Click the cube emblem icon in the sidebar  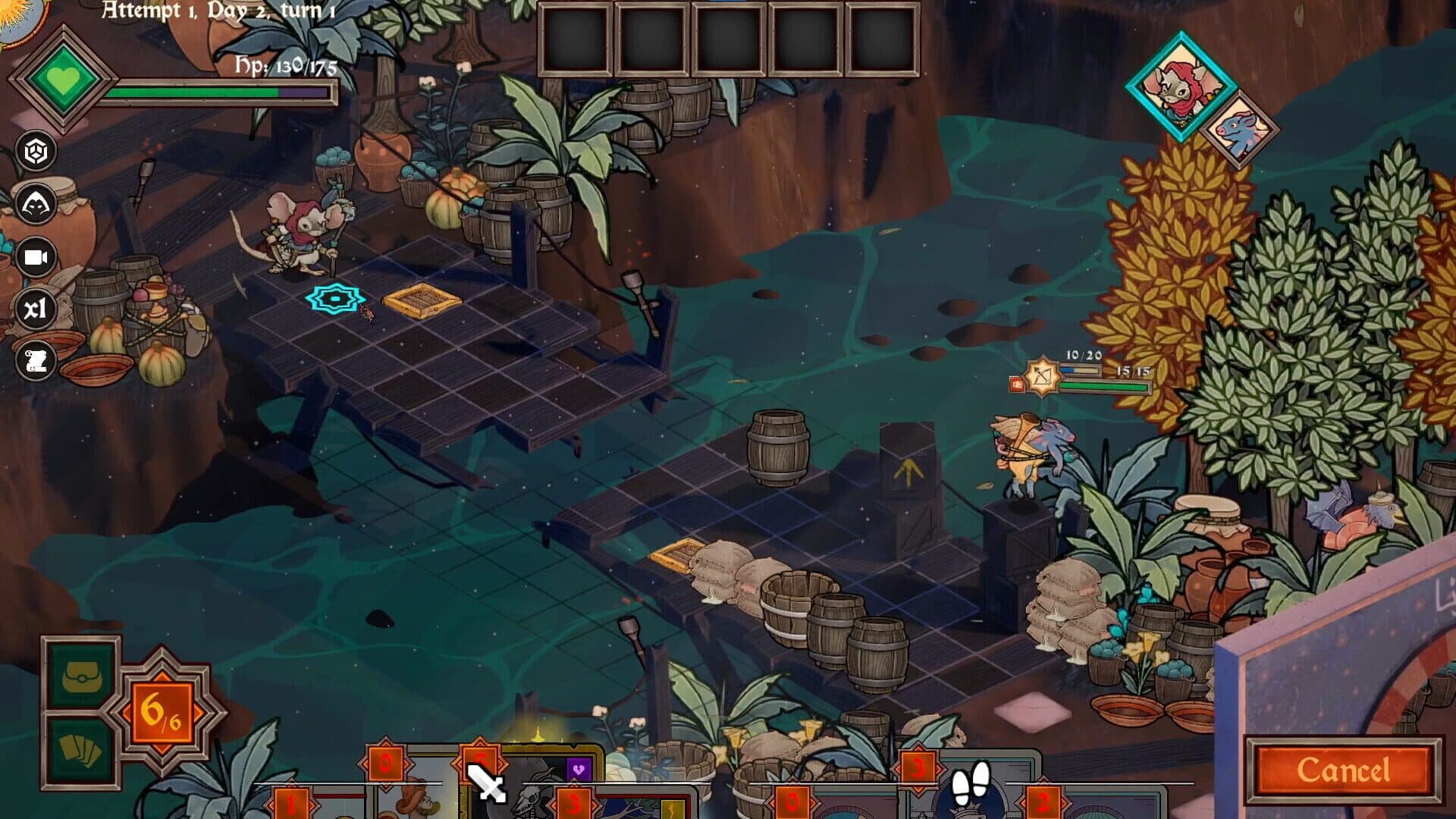coord(36,149)
